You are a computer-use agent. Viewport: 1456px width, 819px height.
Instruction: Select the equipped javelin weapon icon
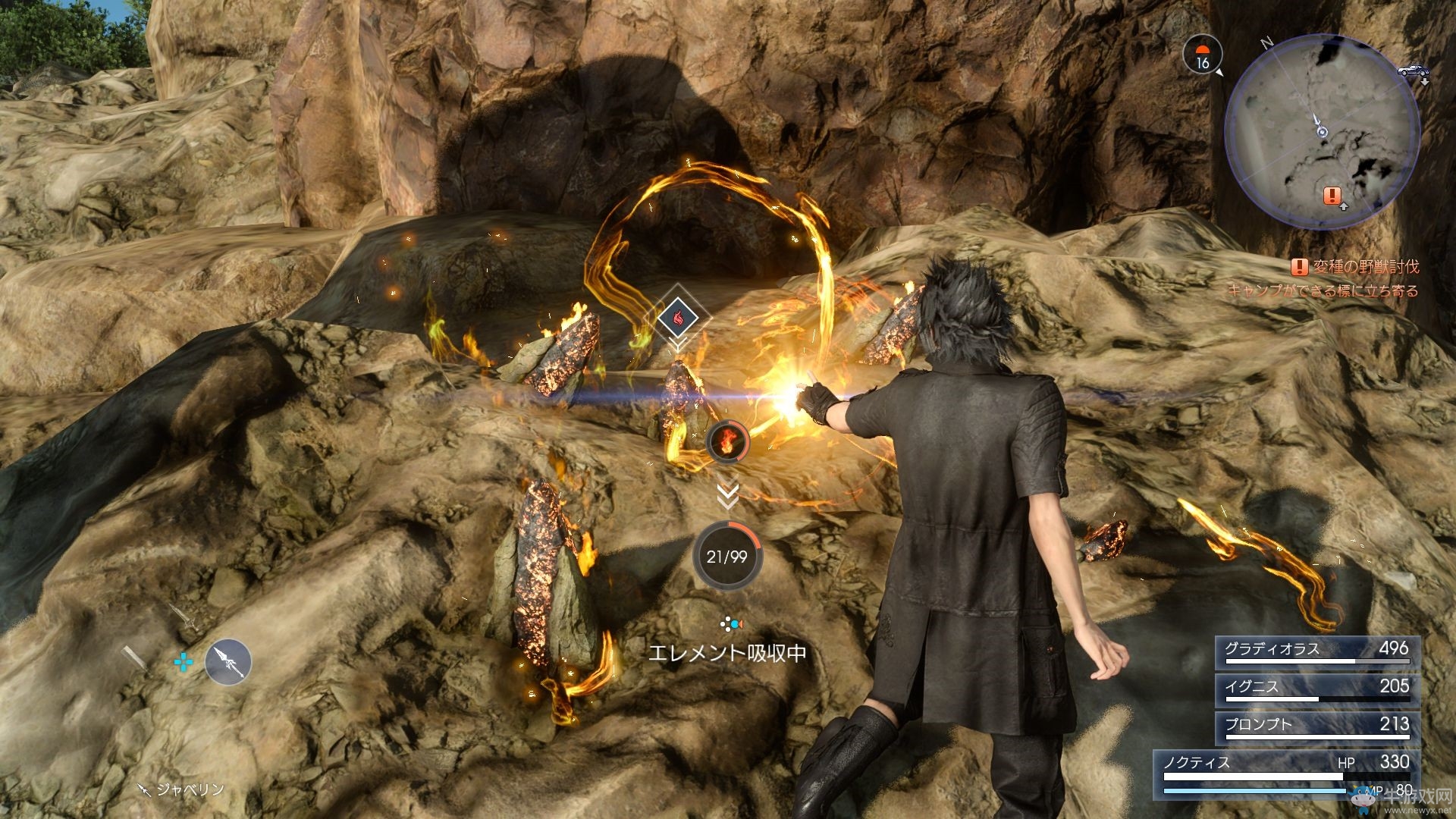click(227, 662)
